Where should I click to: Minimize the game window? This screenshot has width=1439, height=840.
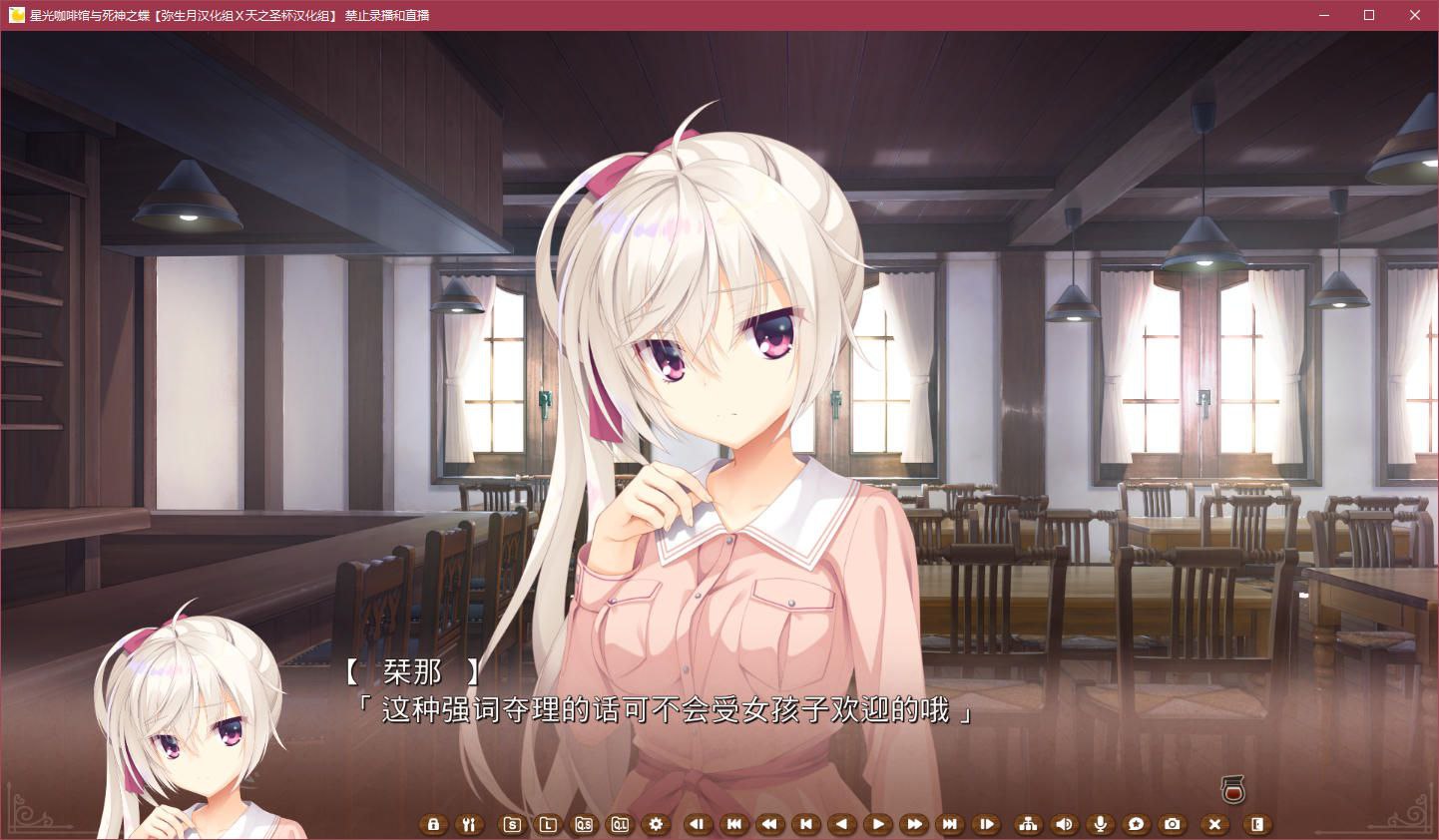click(x=1323, y=15)
